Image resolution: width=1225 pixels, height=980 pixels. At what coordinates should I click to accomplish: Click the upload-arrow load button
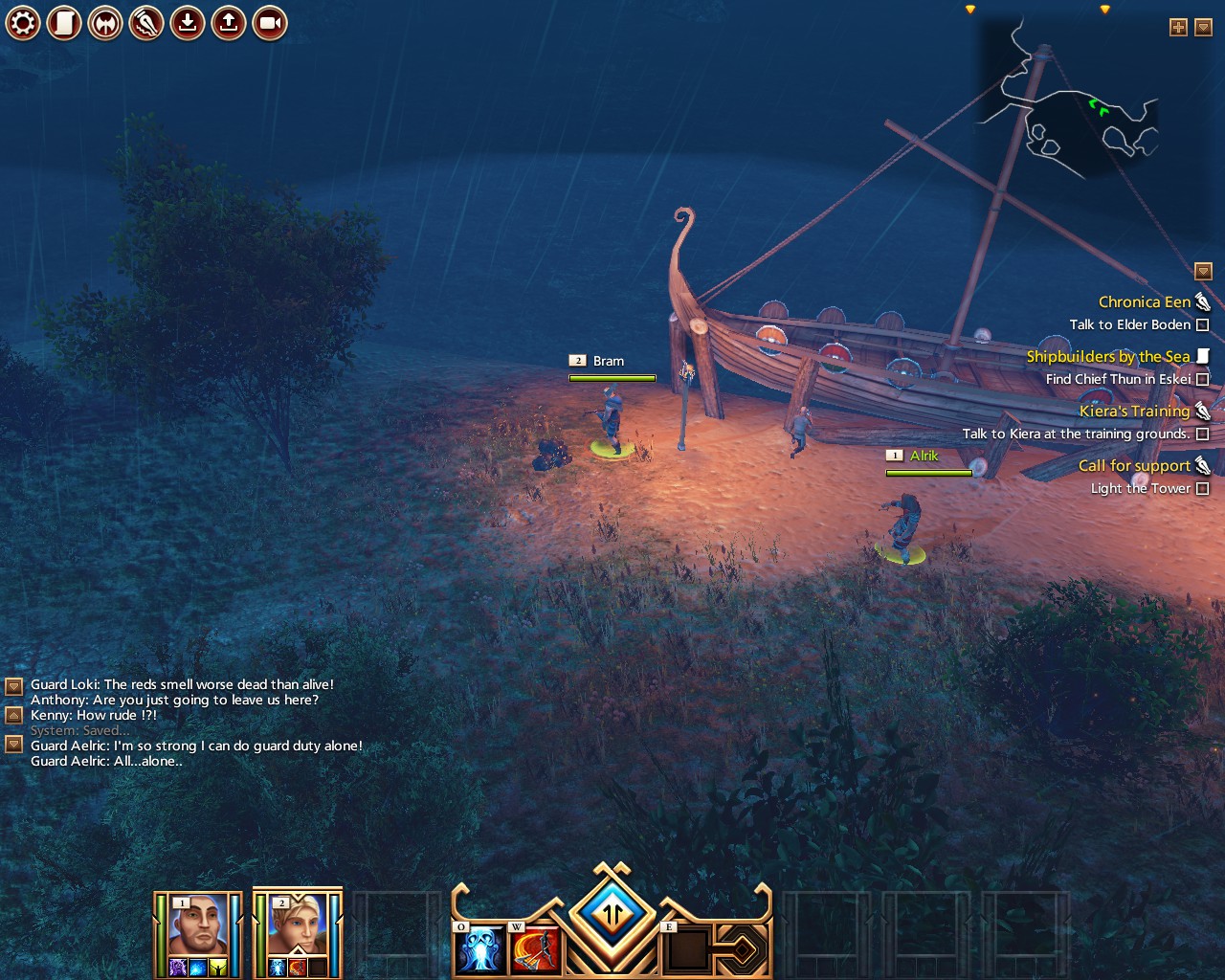(x=229, y=23)
